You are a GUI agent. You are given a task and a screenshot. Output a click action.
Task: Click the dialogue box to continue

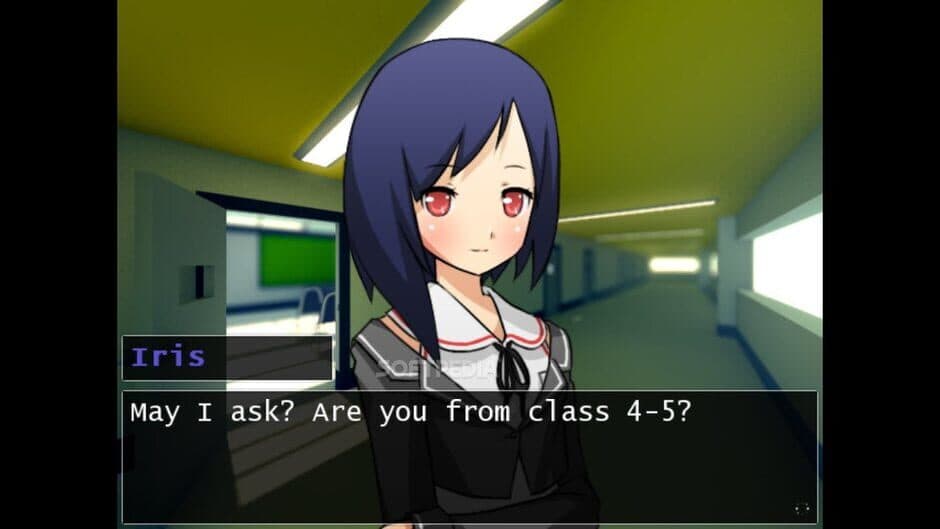469,457
